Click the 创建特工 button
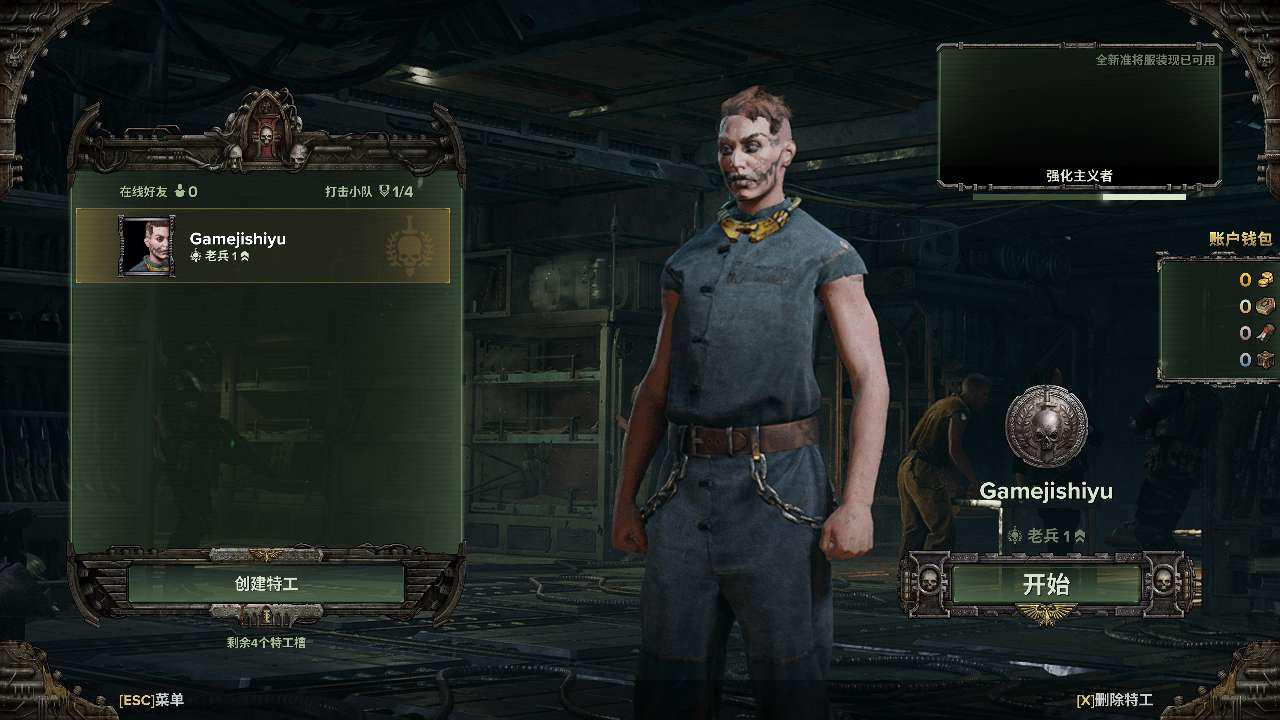Screen dimensions: 1280x720 click(x=266, y=584)
